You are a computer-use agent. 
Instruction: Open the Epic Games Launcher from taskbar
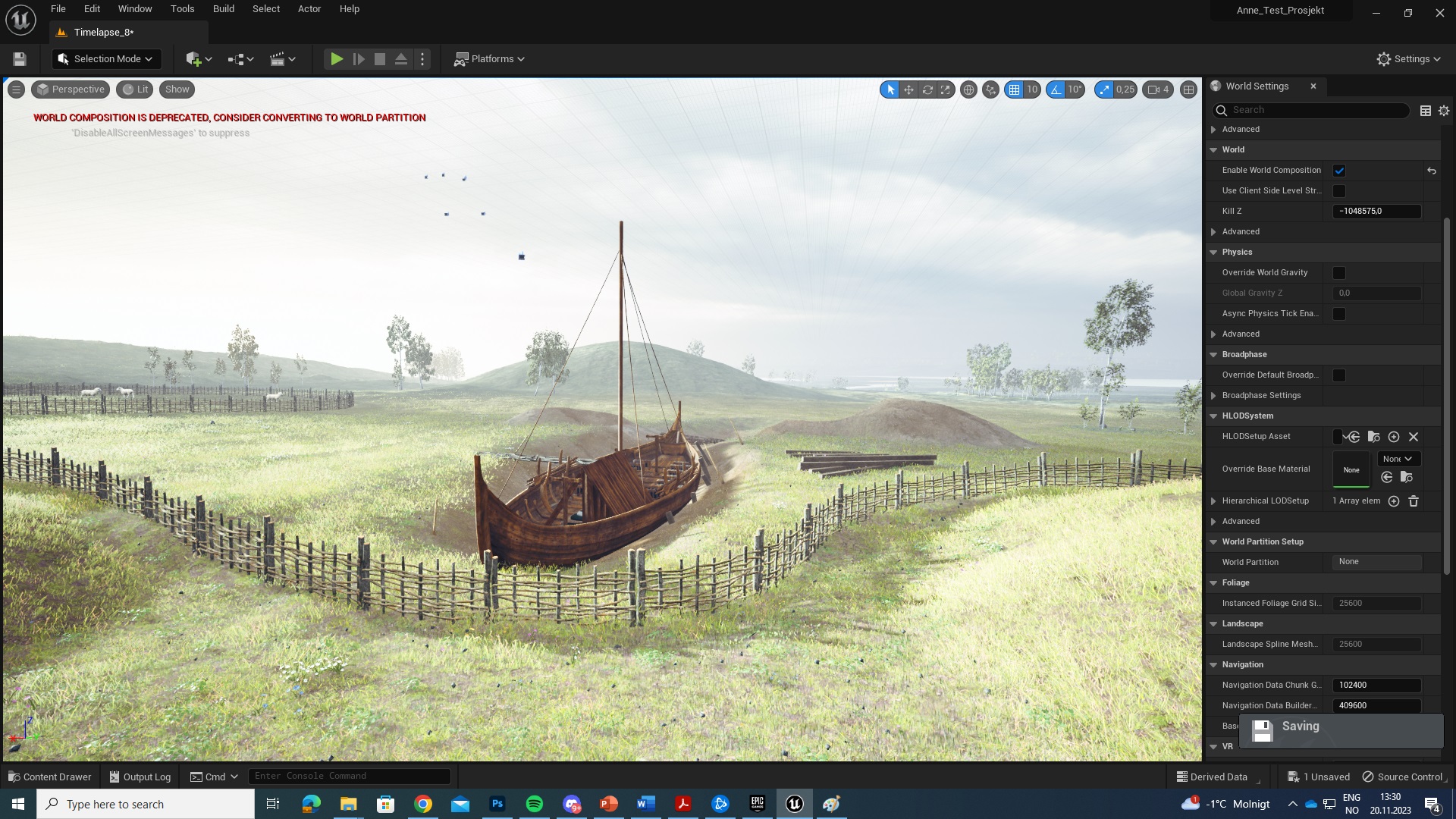point(757,804)
